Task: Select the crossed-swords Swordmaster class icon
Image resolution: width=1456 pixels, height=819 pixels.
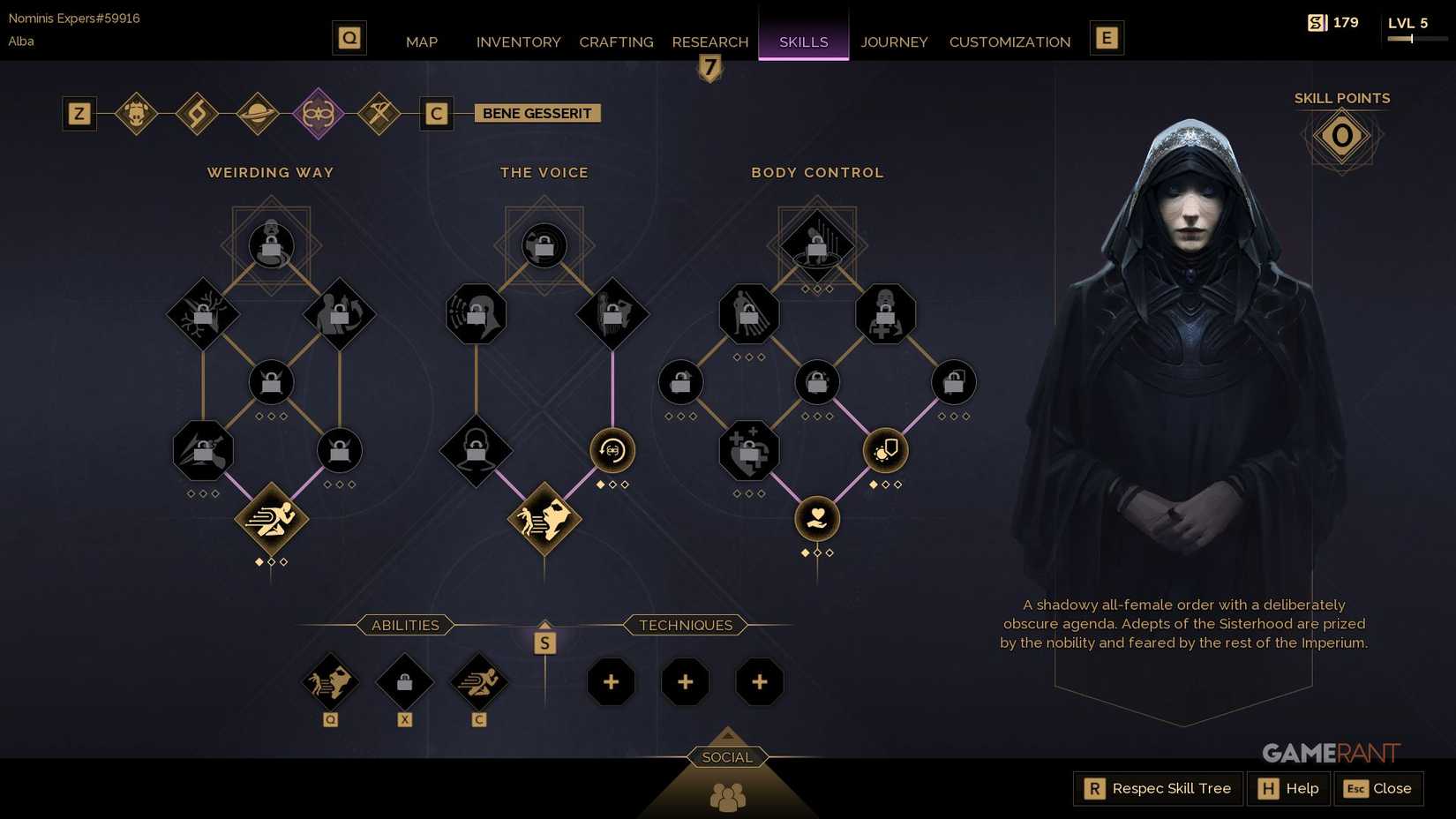Action: (379, 113)
